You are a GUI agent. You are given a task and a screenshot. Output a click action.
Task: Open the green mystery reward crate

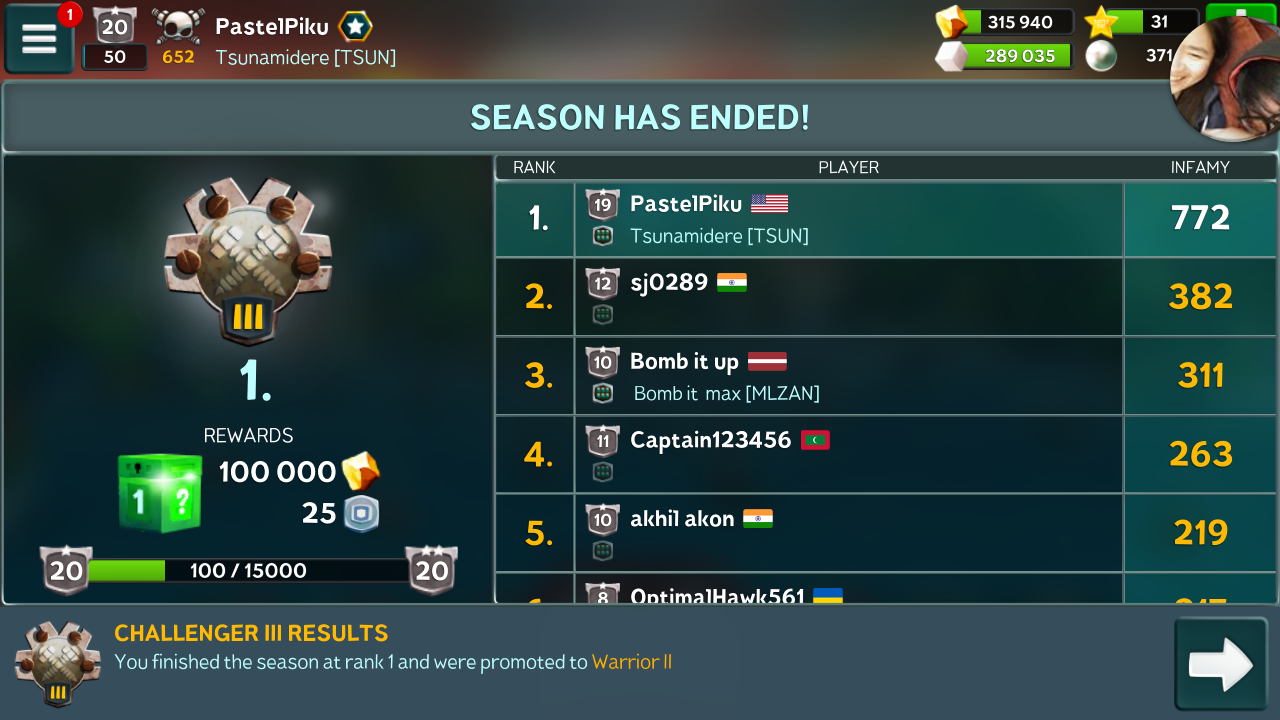(x=160, y=492)
